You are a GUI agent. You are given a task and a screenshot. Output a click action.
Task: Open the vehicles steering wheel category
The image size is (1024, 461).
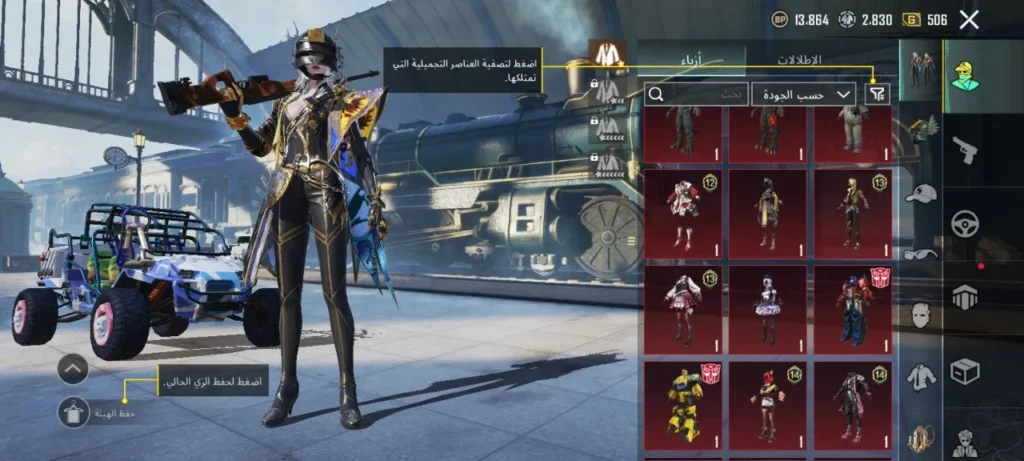coord(964,224)
